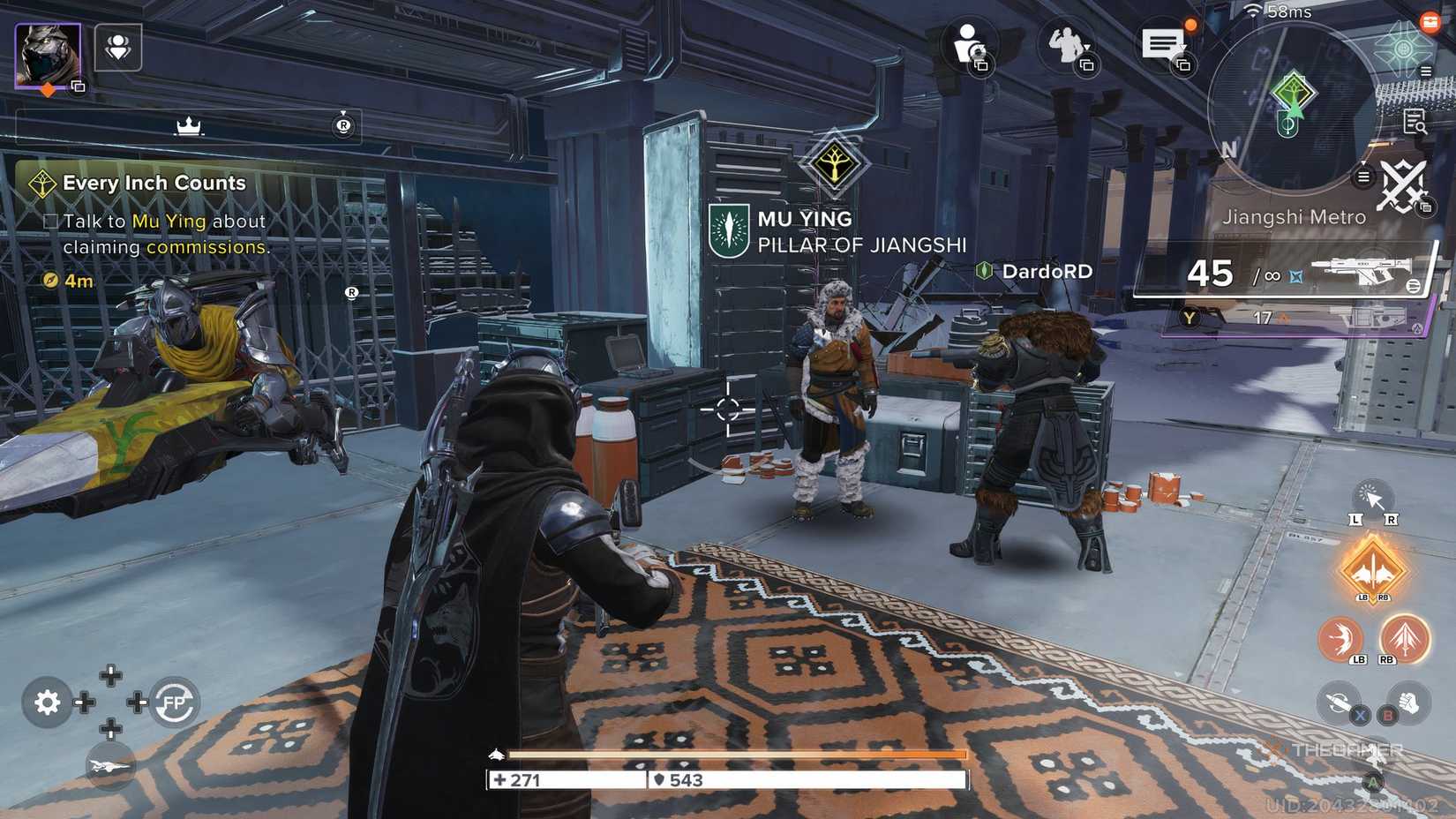Open the settings gear icon
The height and width of the screenshot is (819, 1456).
click(46, 702)
